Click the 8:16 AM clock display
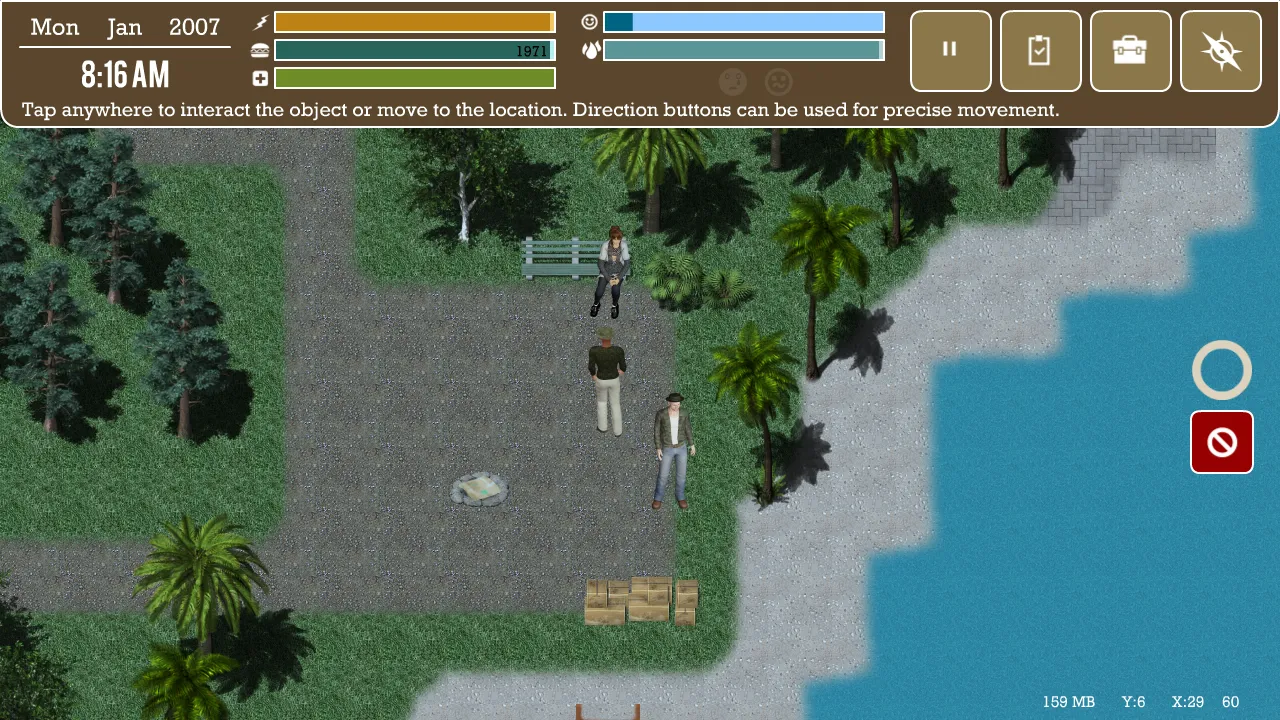Image resolution: width=1280 pixels, height=720 pixels. (x=125, y=74)
